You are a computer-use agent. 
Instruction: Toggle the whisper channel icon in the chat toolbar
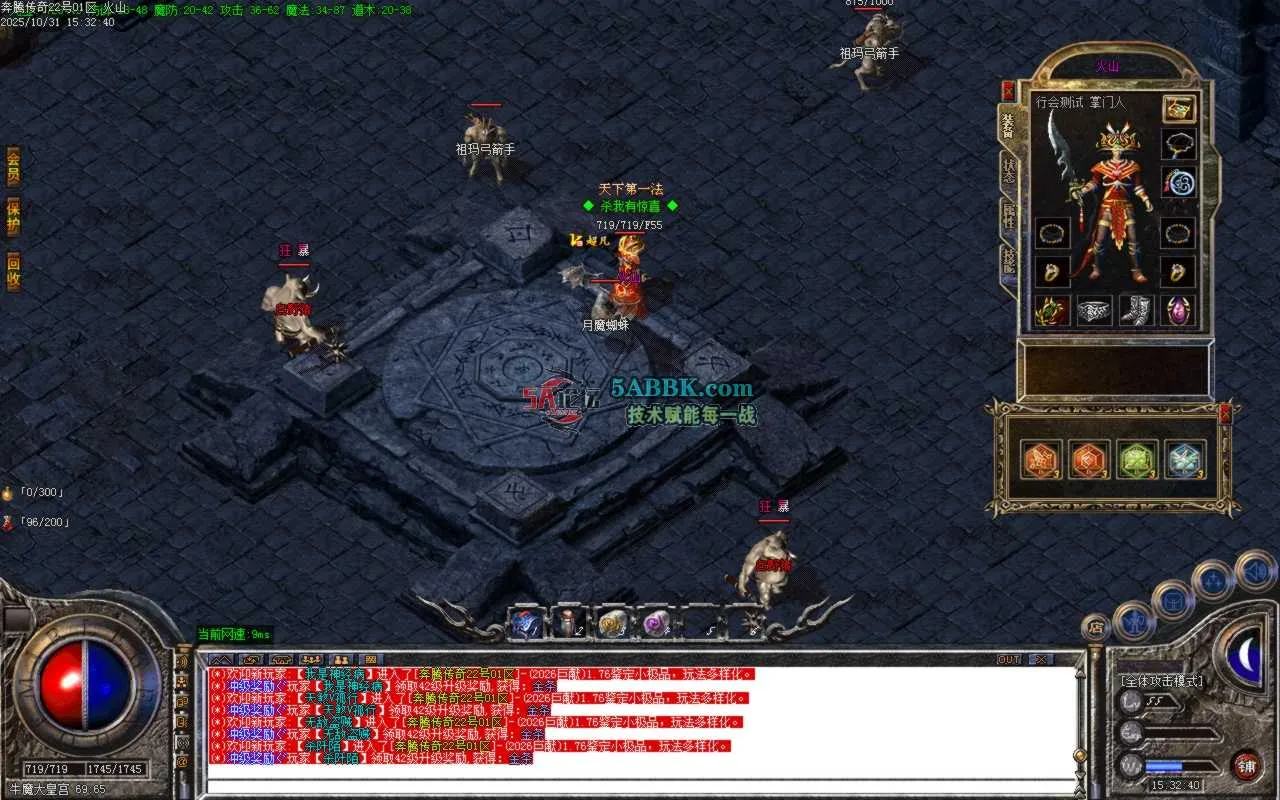(x=250, y=659)
